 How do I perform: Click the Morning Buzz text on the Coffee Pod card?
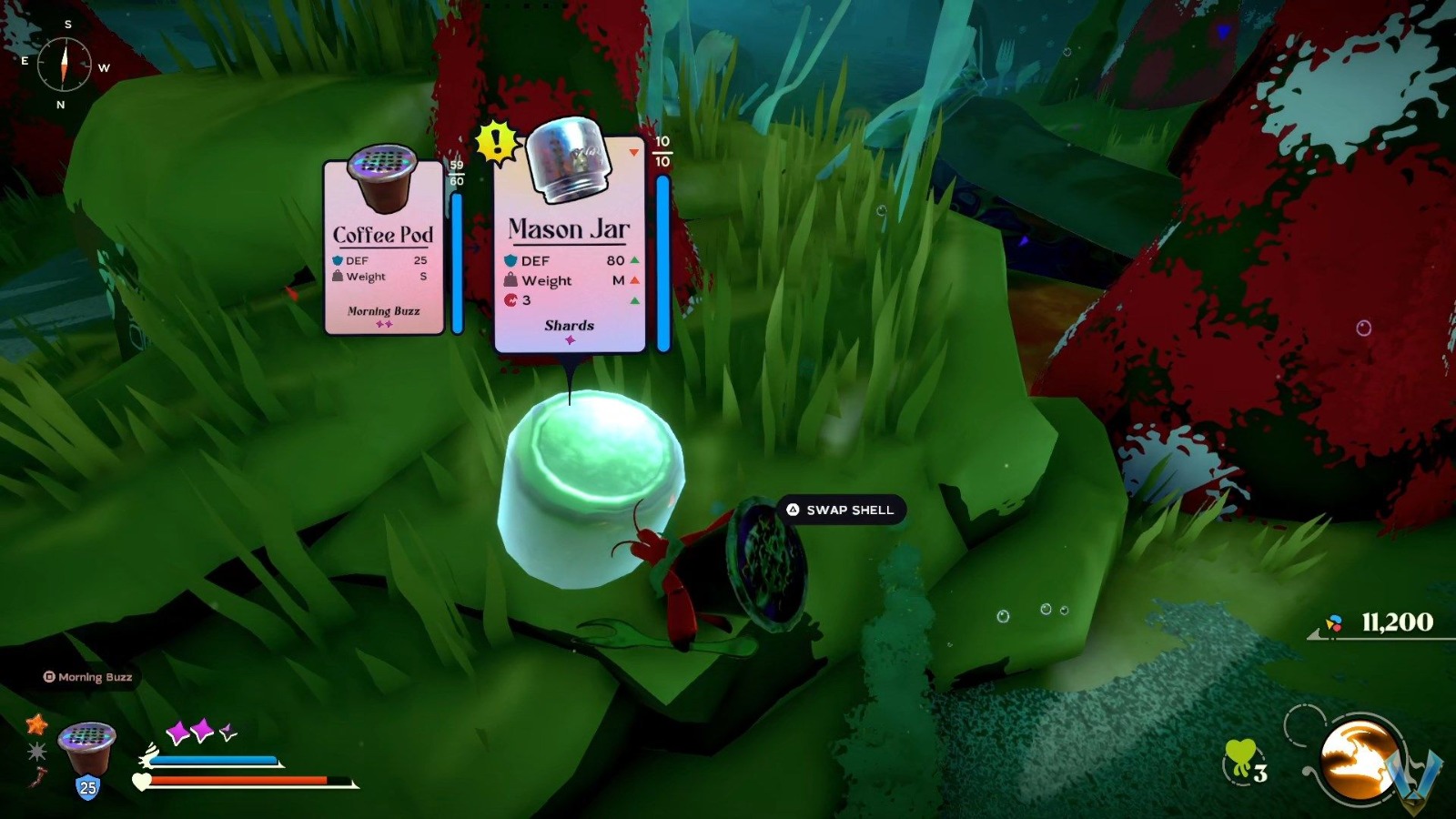[383, 311]
